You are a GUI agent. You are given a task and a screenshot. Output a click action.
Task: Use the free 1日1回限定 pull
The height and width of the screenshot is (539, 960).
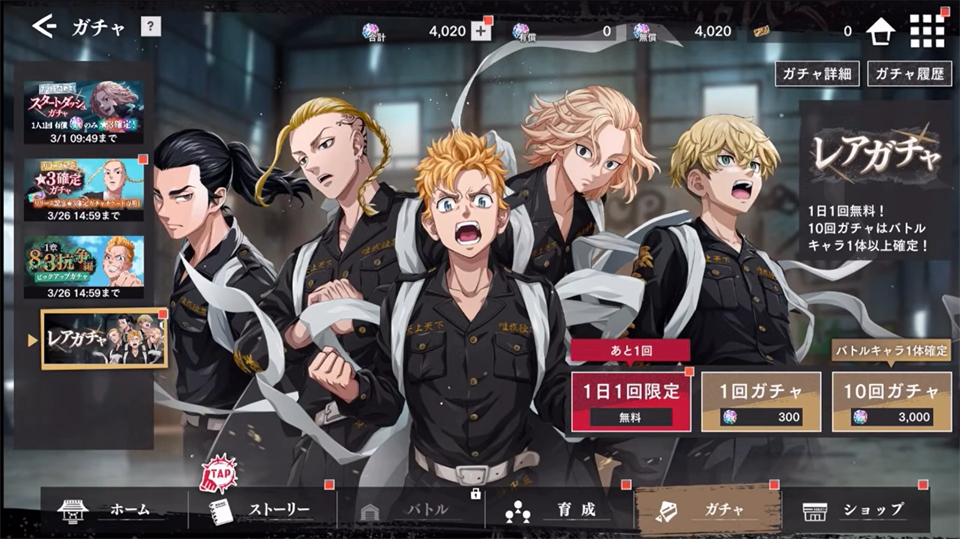click(630, 402)
